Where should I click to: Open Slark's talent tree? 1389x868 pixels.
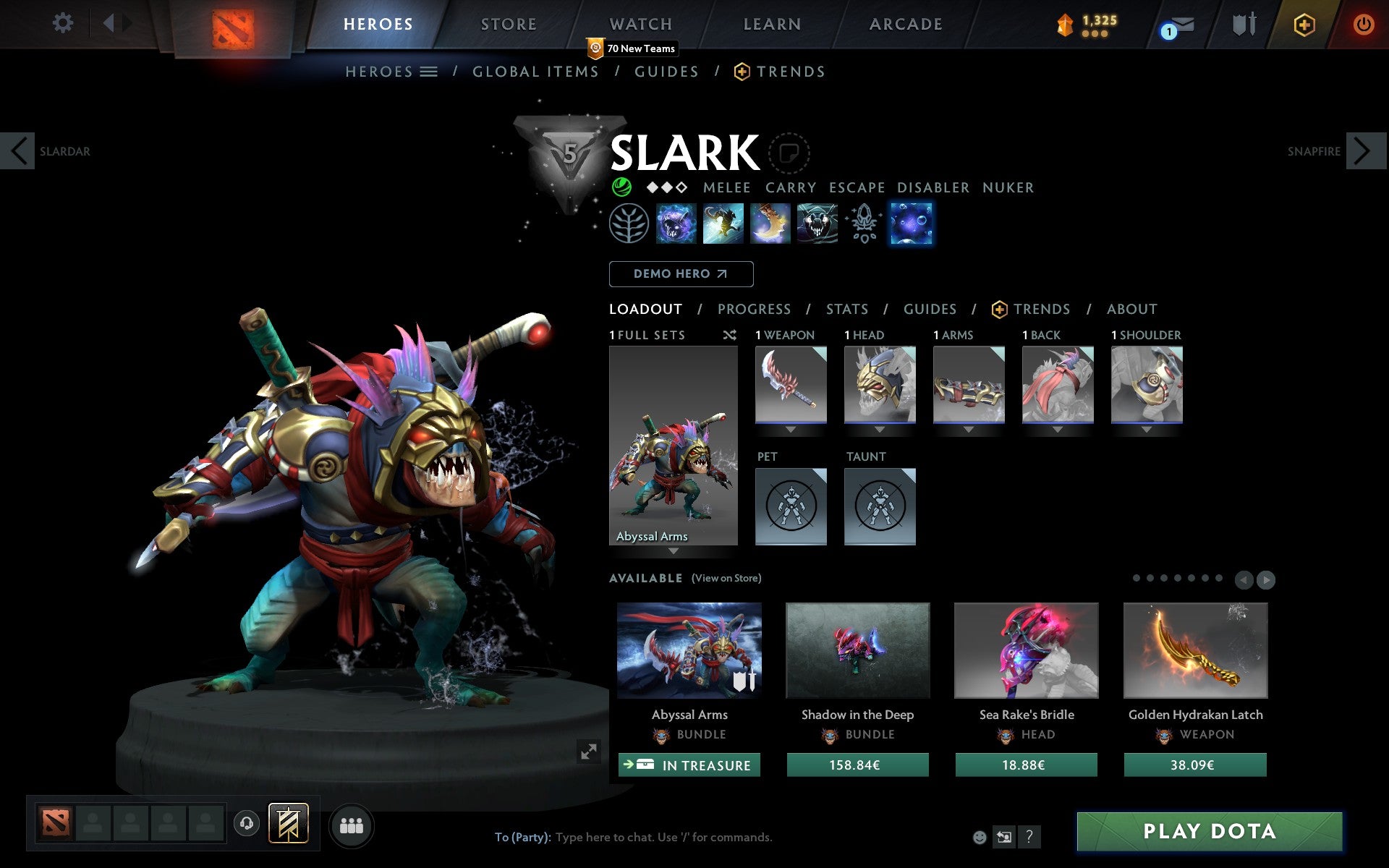[x=629, y=224]
